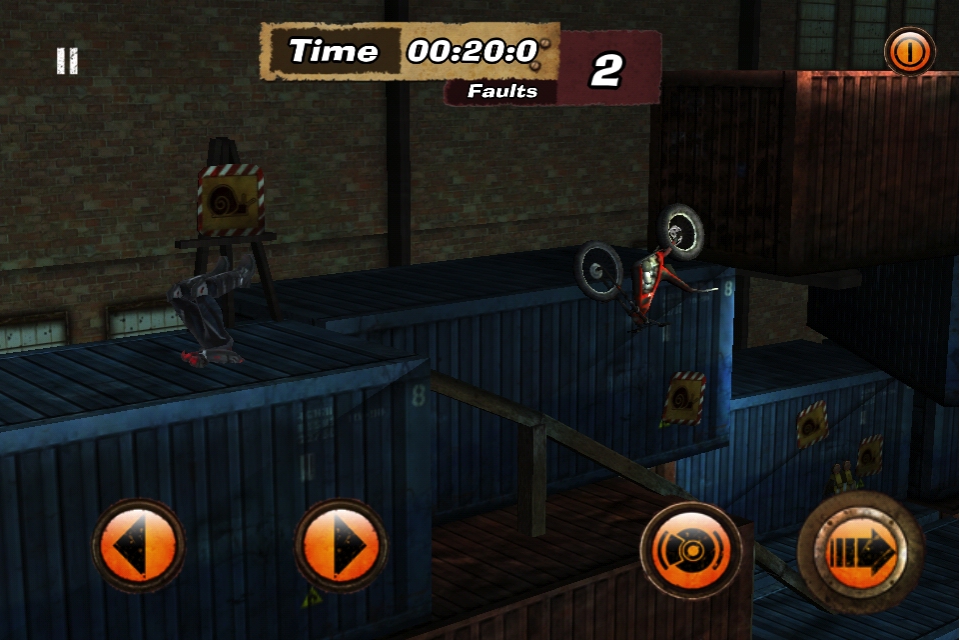Pause the game with the pause icon
The height and width of the screenshot is (640, 960).
point(67,62)
